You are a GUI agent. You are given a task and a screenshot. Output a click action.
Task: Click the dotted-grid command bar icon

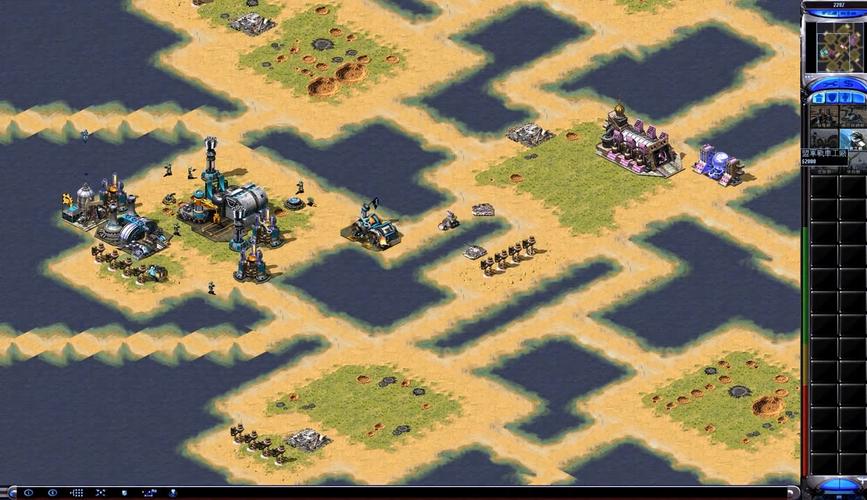[78, 493]
